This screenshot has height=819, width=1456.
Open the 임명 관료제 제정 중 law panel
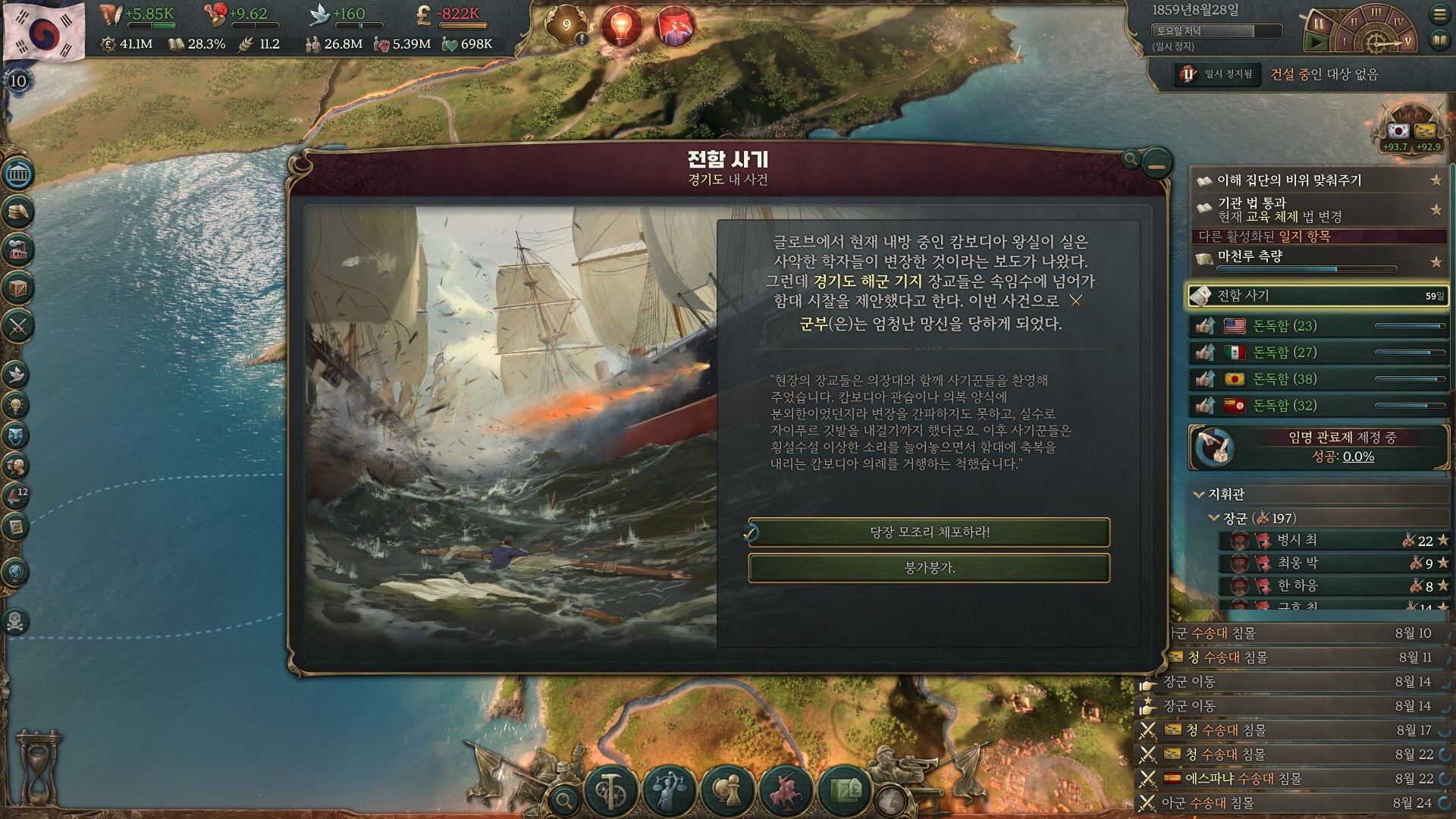tap(1318, 447)
